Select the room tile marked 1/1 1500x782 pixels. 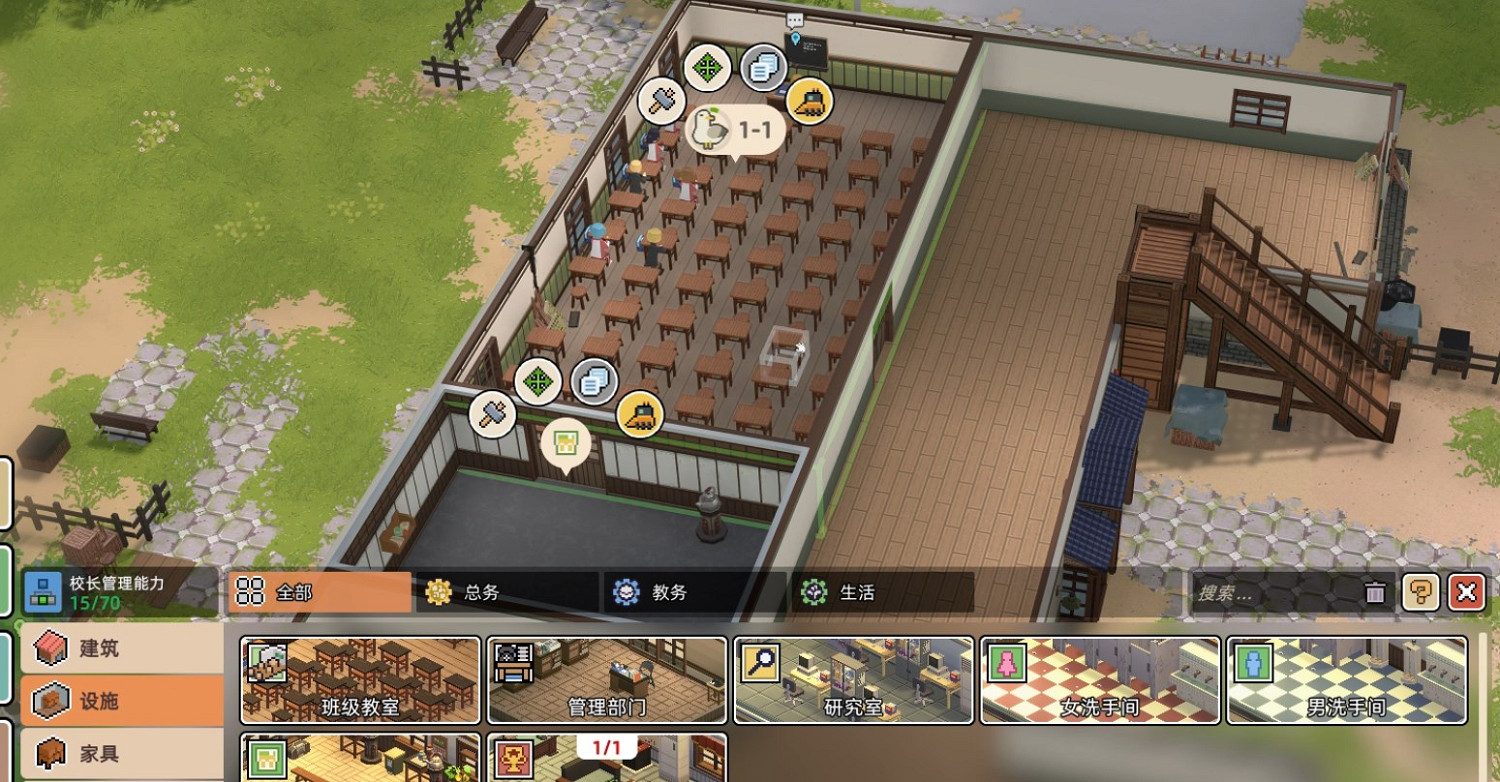point(606,758)
